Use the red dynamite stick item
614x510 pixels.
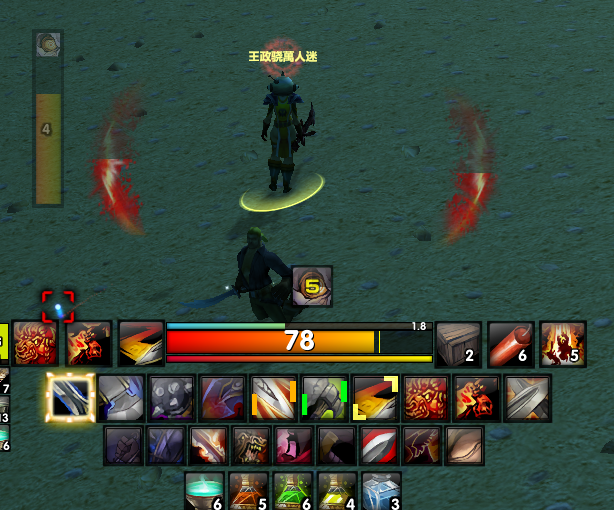tap(510, 343)
